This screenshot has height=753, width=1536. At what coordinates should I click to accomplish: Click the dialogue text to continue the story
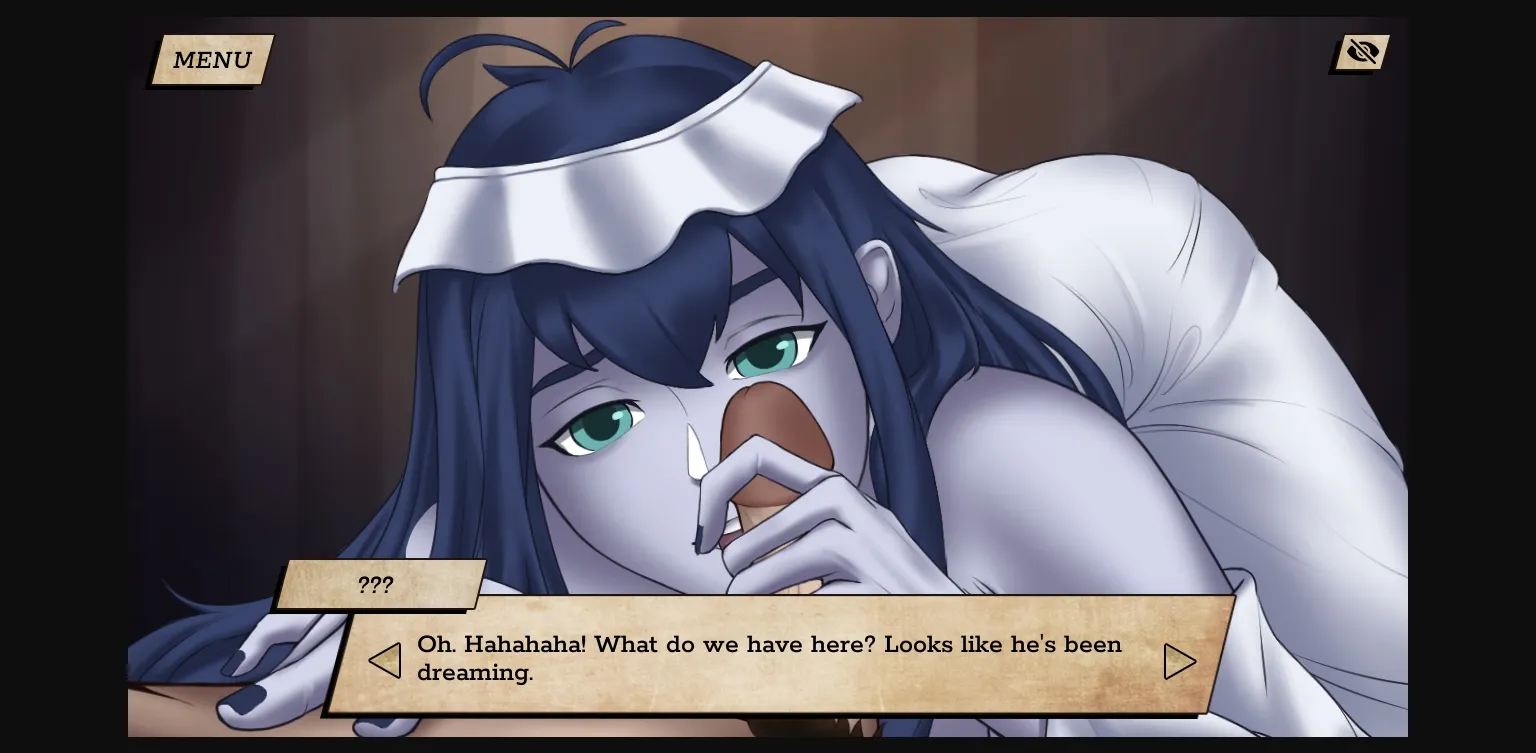[x=769, y=659]
